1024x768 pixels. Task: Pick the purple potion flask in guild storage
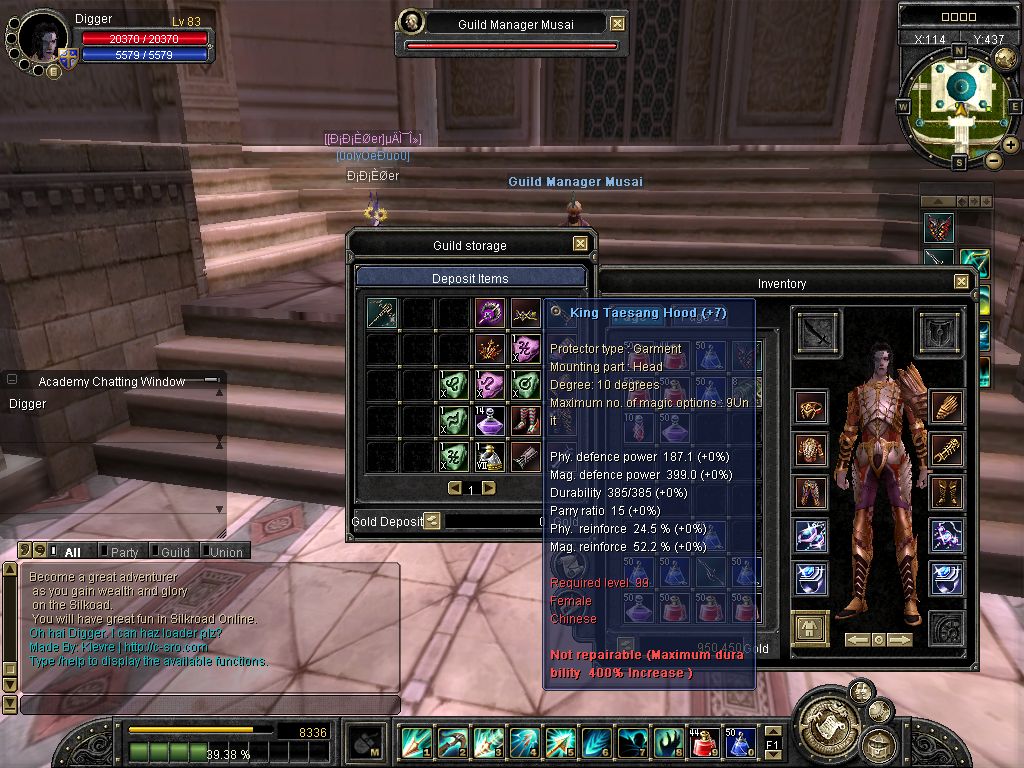pos(489,421)
